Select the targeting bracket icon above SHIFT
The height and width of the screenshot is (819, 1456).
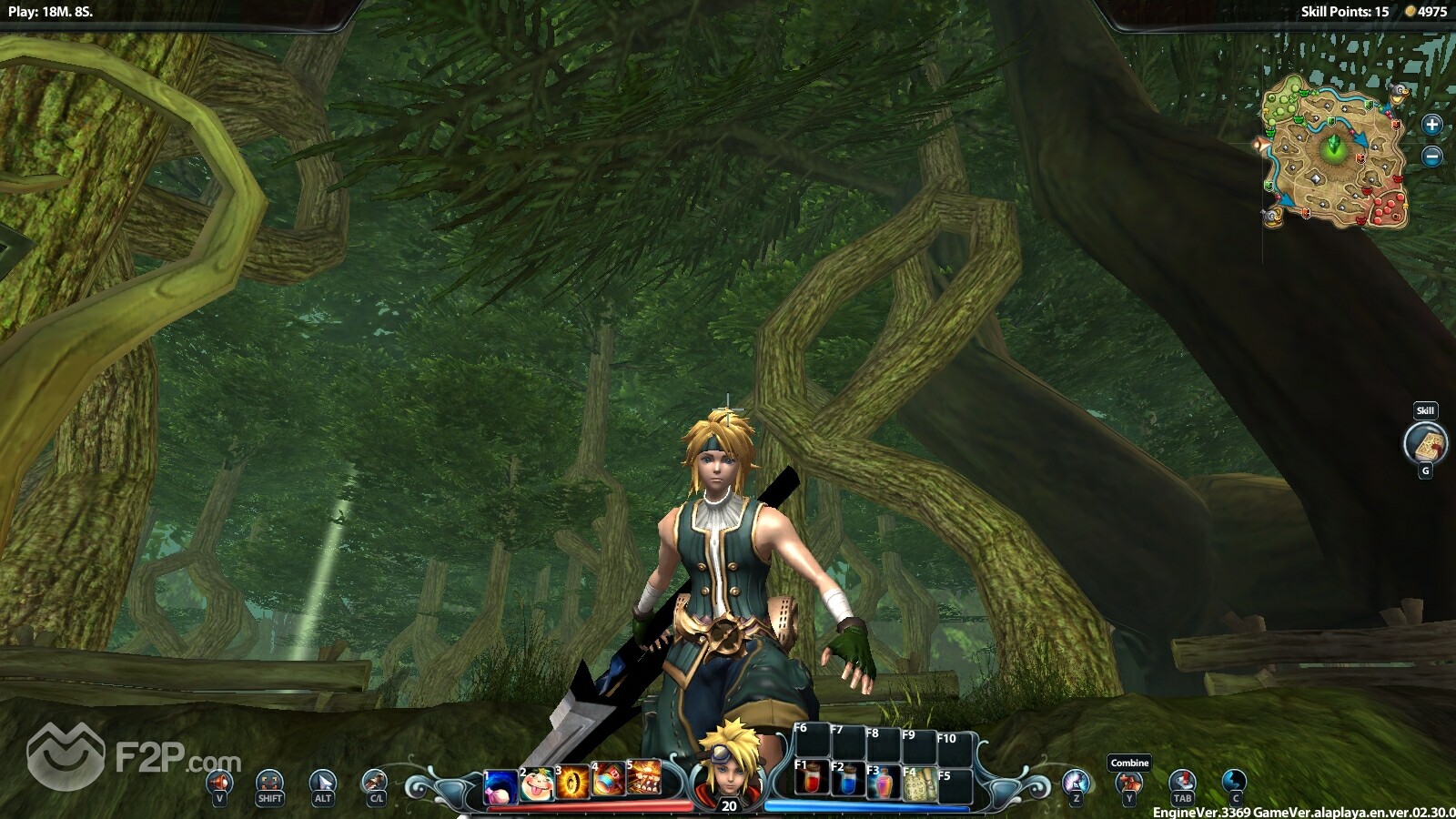point(269,782)
